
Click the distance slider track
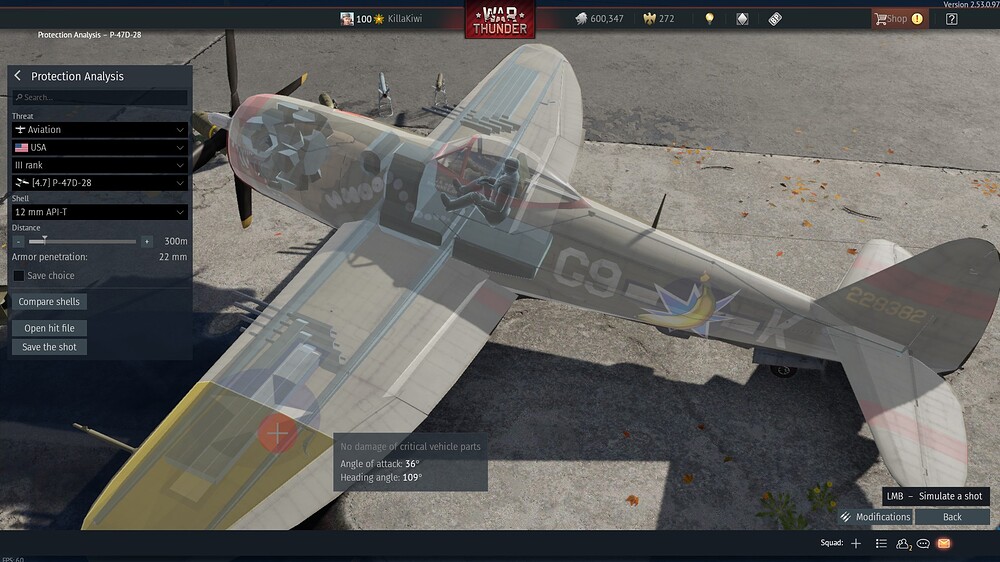pyautogui.click(x=90, y=242)
